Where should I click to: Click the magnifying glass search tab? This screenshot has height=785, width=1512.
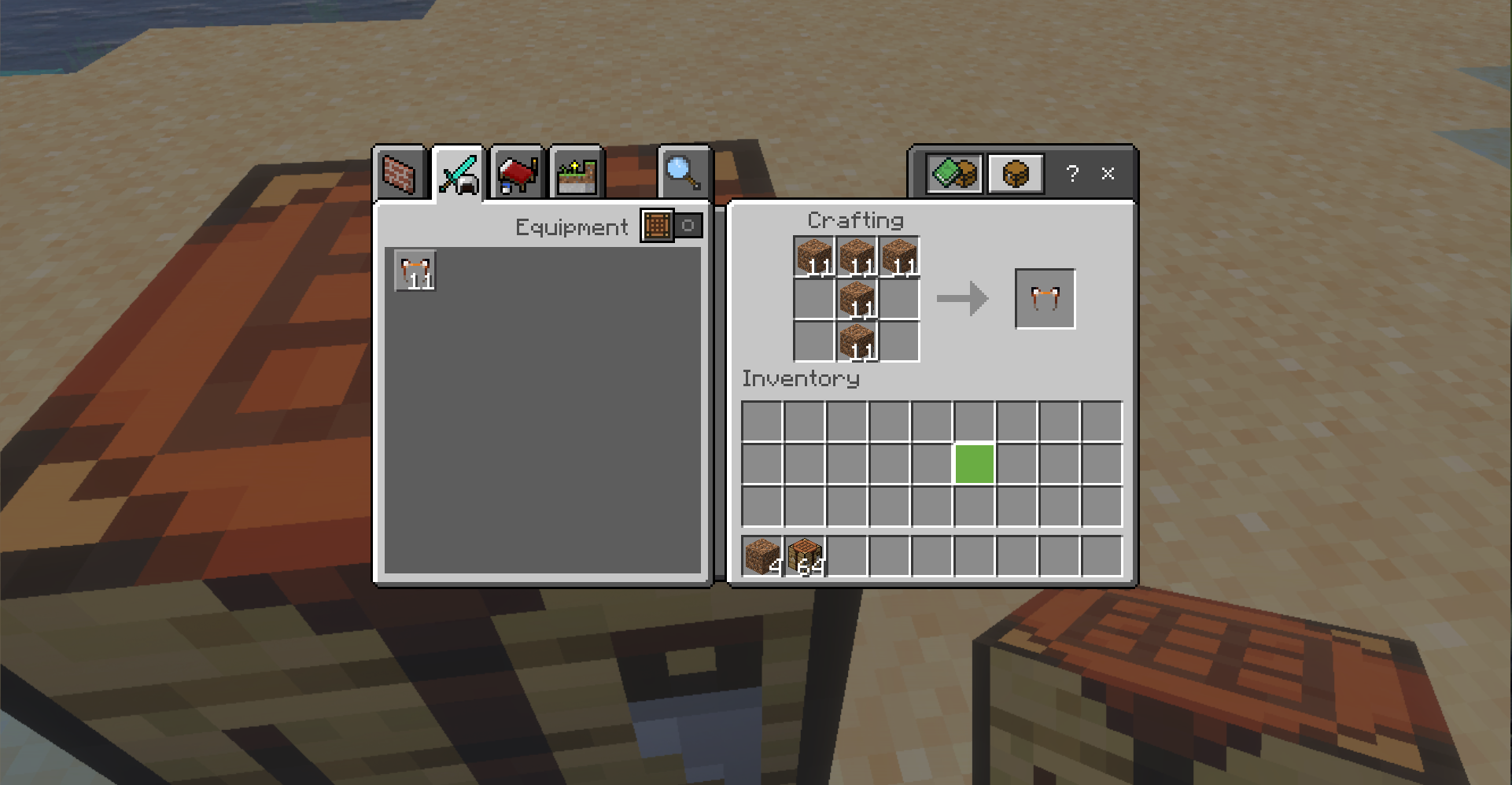pyautogui.click(x=681, y=173)
